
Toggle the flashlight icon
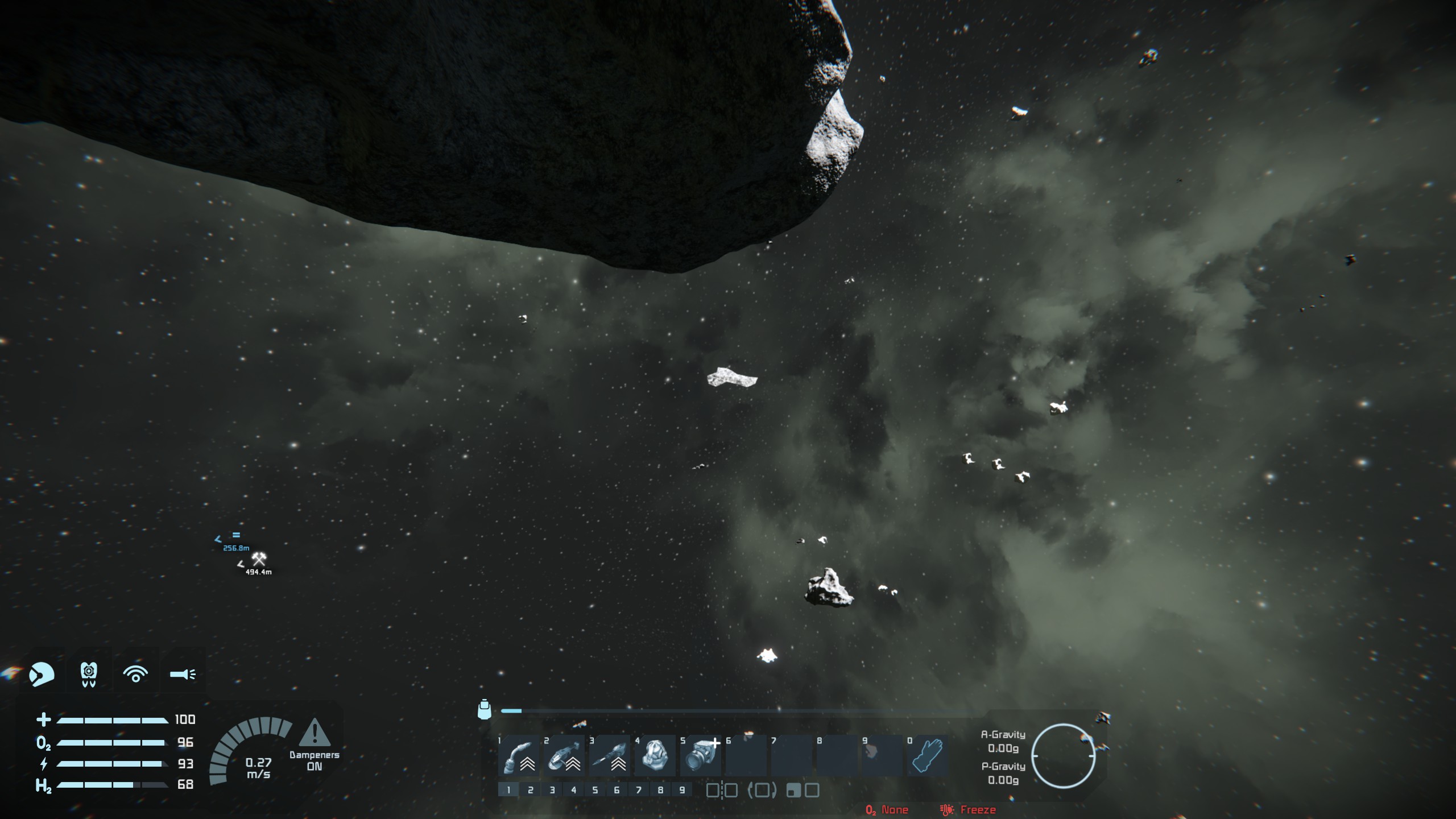click(183, 674)
